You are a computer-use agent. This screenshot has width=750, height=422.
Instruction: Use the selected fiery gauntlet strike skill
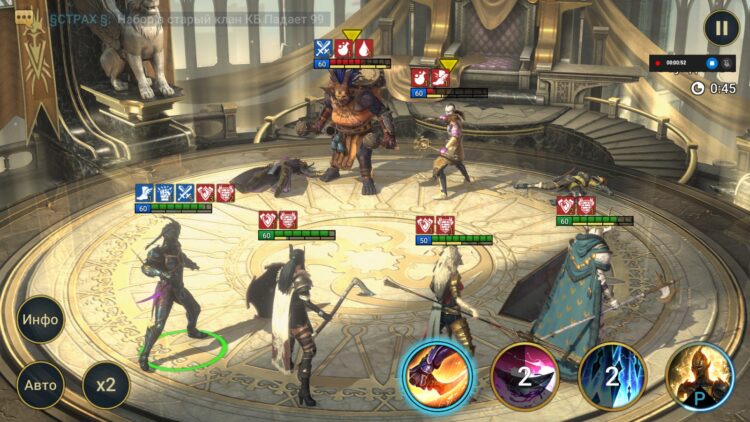coord(437,376)
